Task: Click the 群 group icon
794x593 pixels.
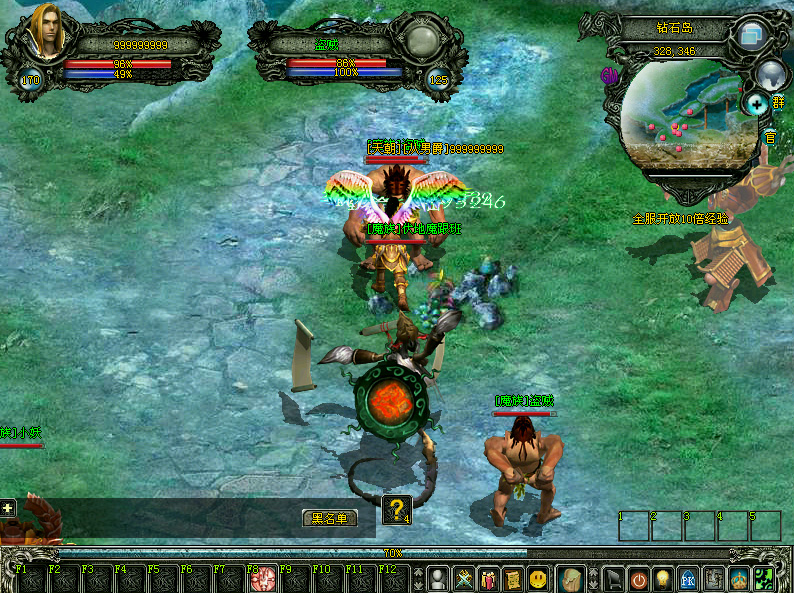Action: click(x=778, y=103)
